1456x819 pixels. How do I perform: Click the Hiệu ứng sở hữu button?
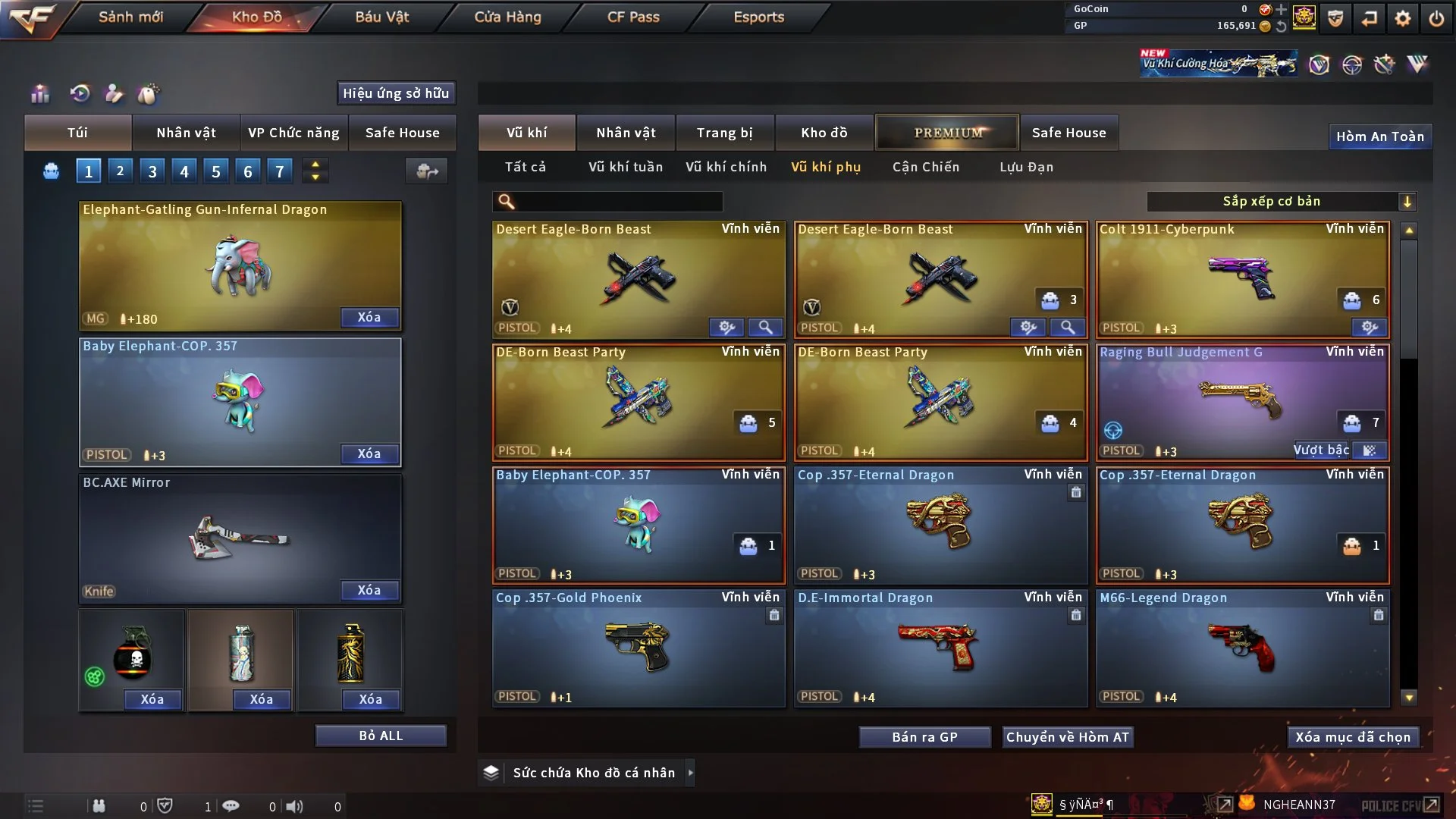[x=396, y=93]
